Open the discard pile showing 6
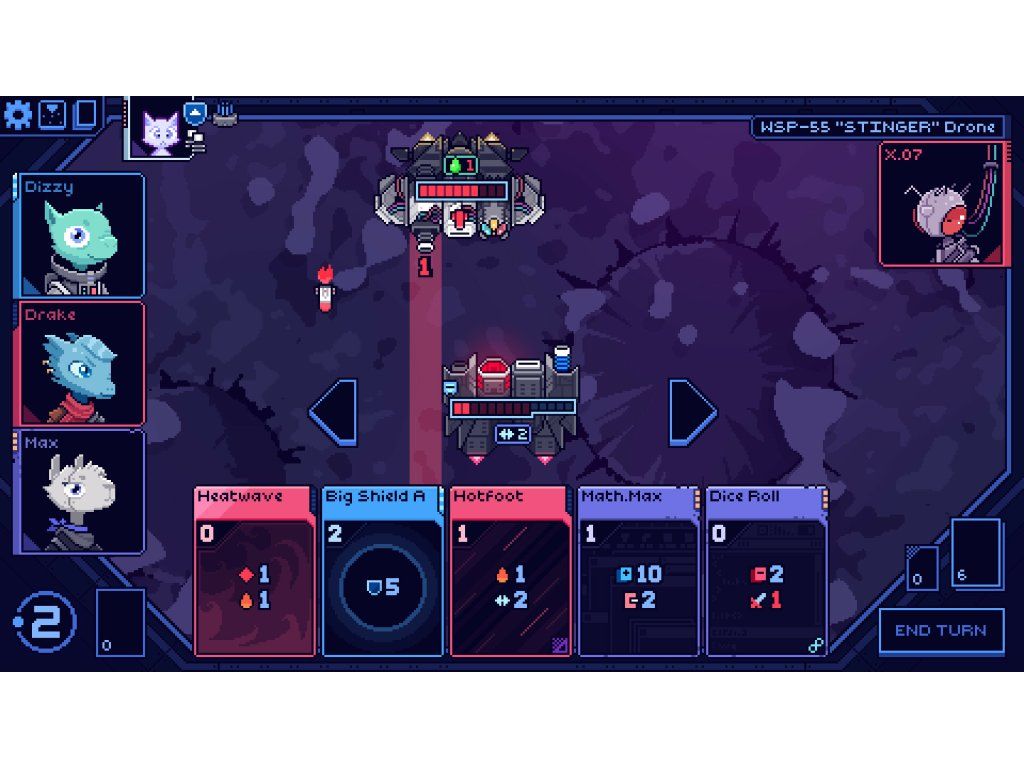1024x768 pixels. 975,553
